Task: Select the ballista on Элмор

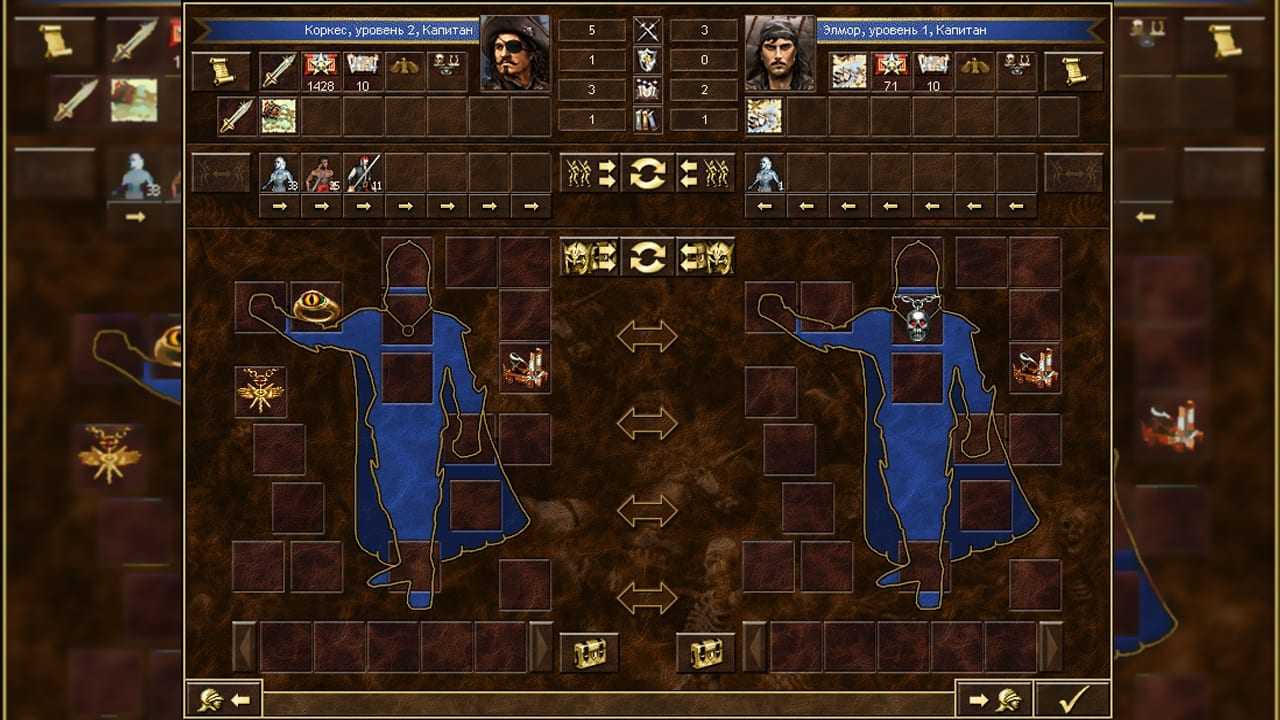Action: point(1035,367)
